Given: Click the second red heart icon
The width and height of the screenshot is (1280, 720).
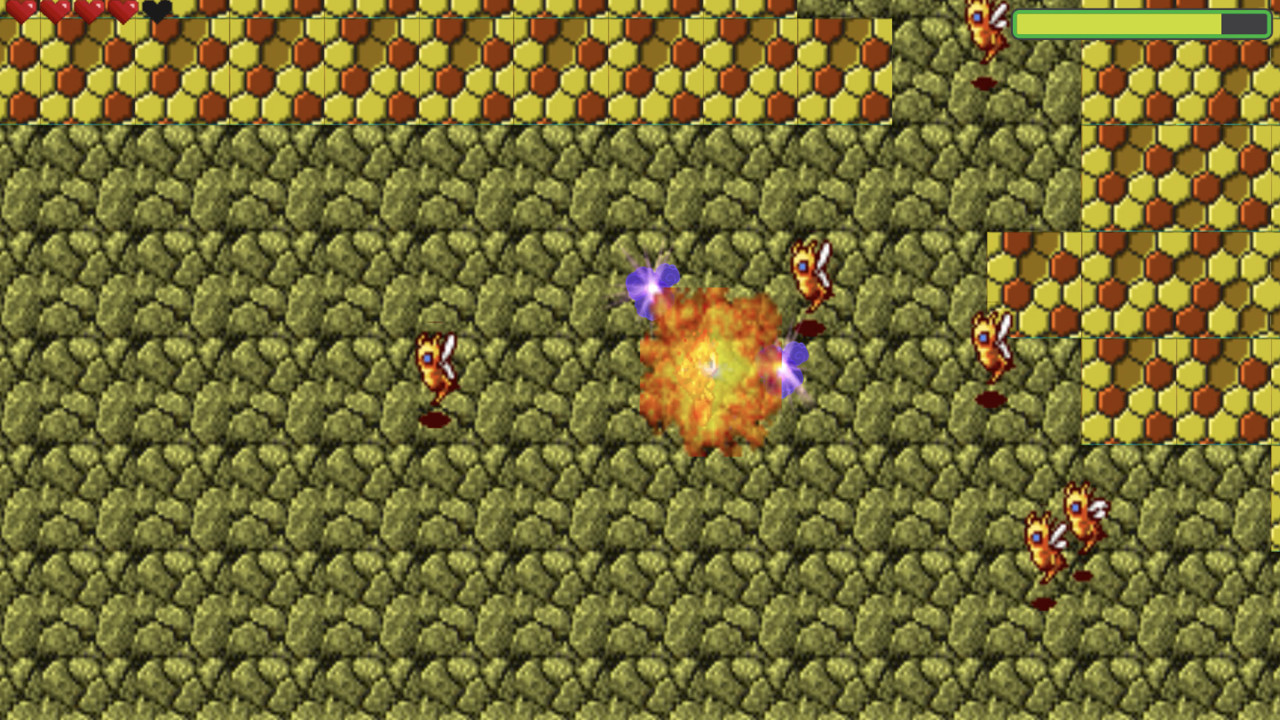Looking at the screenshot, I should (54, 10).
